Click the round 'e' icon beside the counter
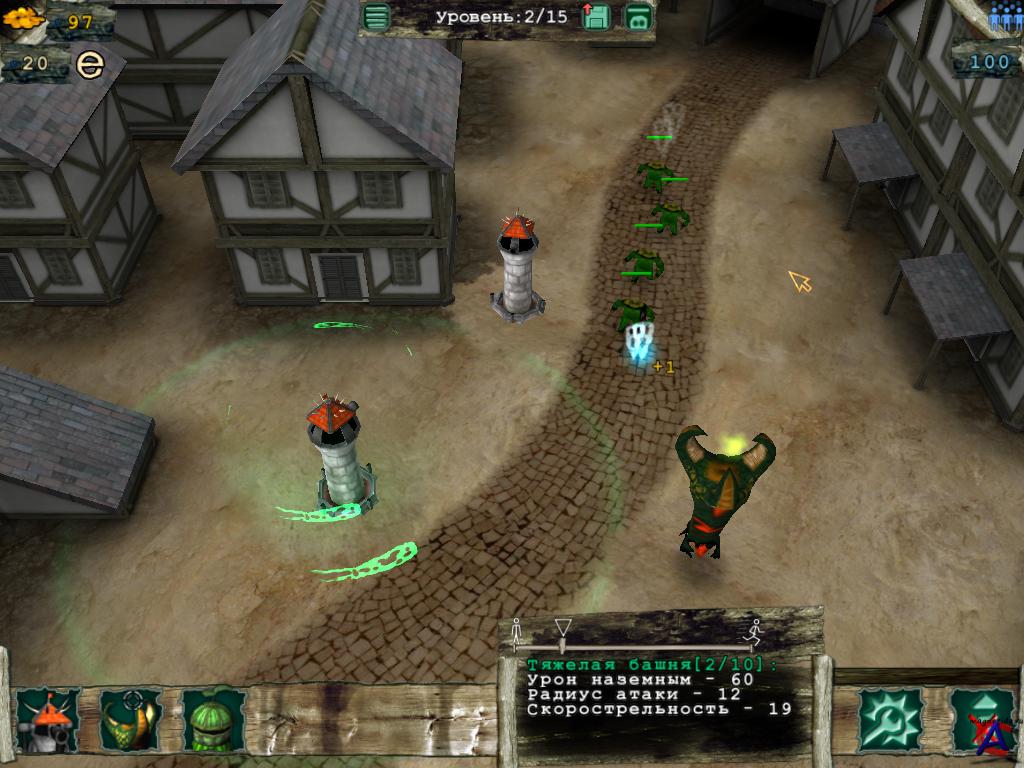1024x768 pixels. click(90, 66)
